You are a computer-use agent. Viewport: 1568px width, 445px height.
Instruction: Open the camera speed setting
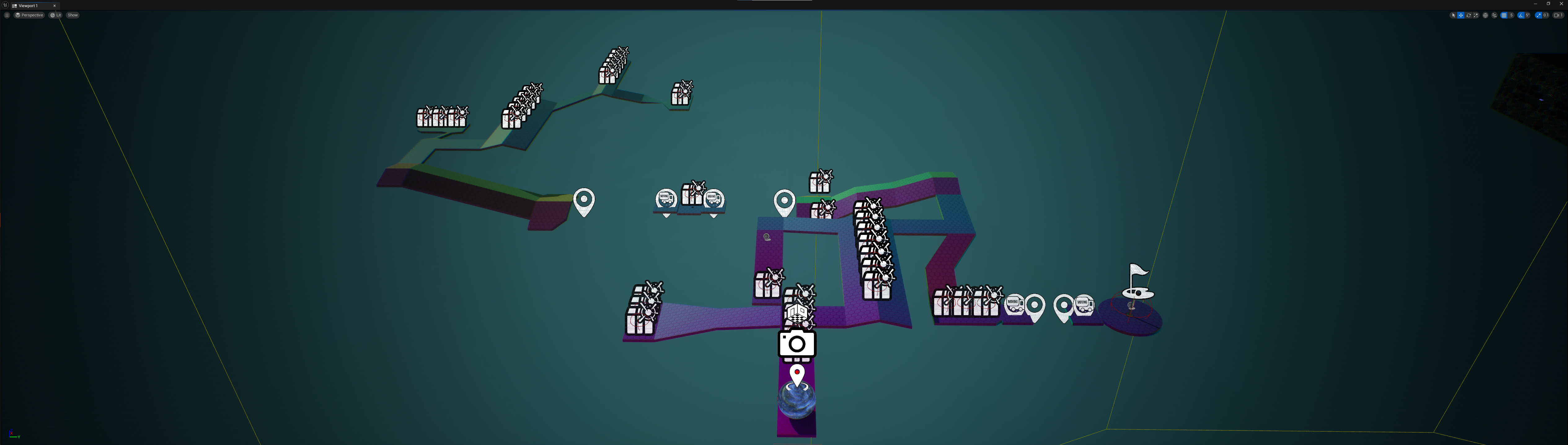coord(1558,16)
